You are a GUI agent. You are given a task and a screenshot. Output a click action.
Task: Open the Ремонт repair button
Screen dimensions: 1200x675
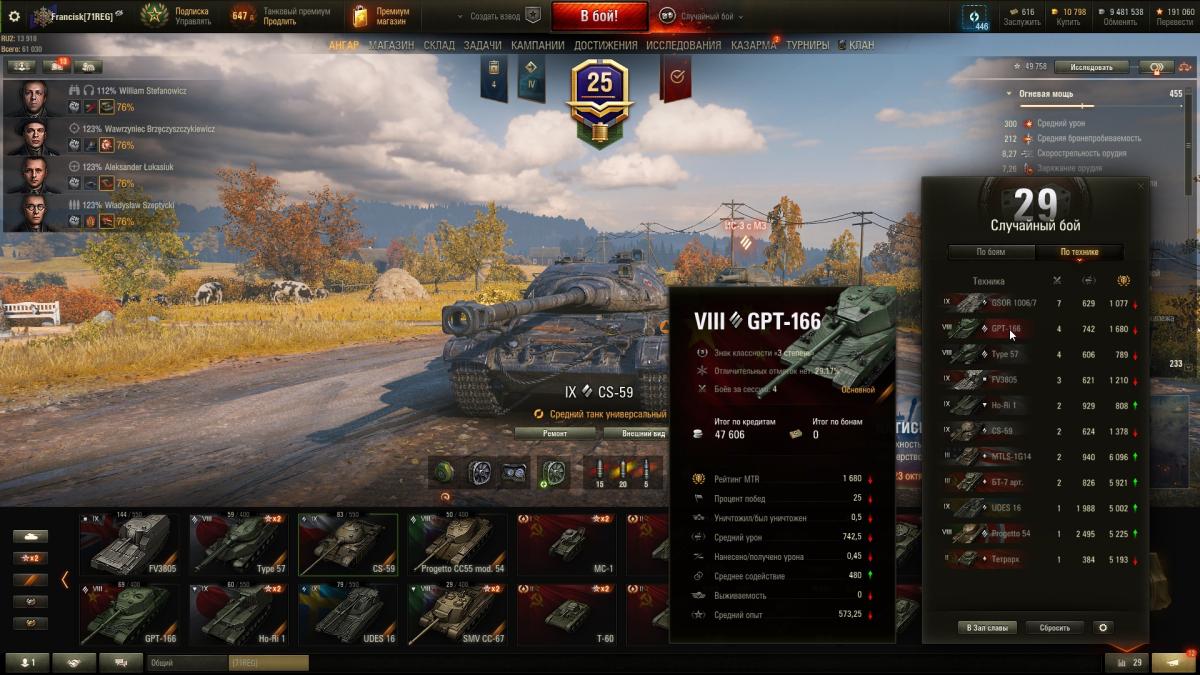(x=555, y=433)
